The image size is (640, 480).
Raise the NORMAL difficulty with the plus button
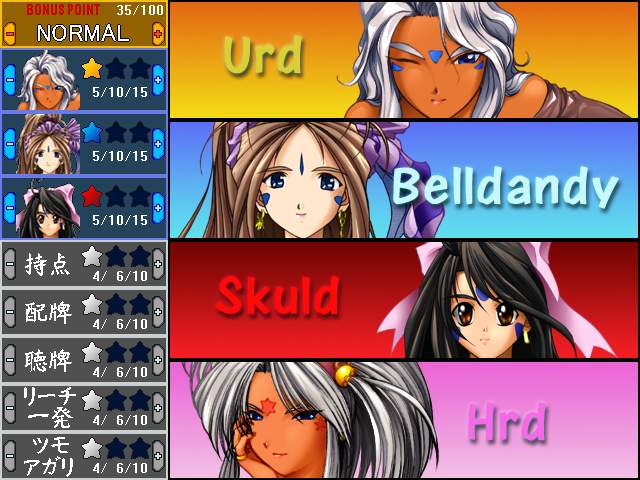(158, 33)
